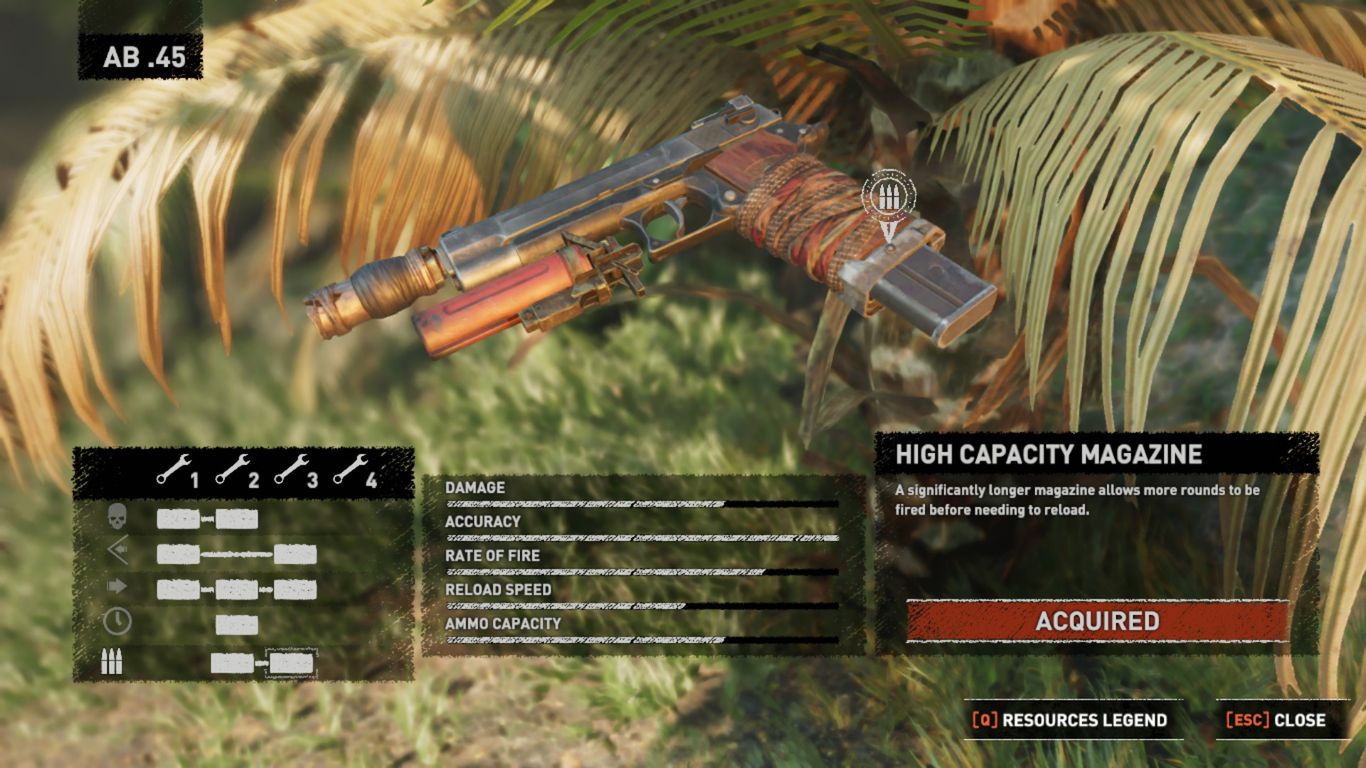Close the weapon upgrade screen

click(x=1276, y=720)
